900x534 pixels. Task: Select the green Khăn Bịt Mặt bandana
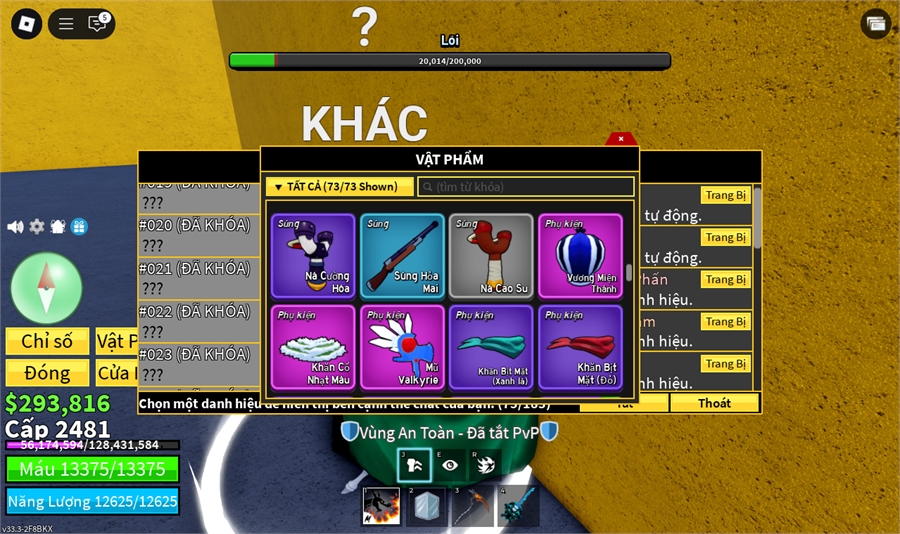[491, 347]
